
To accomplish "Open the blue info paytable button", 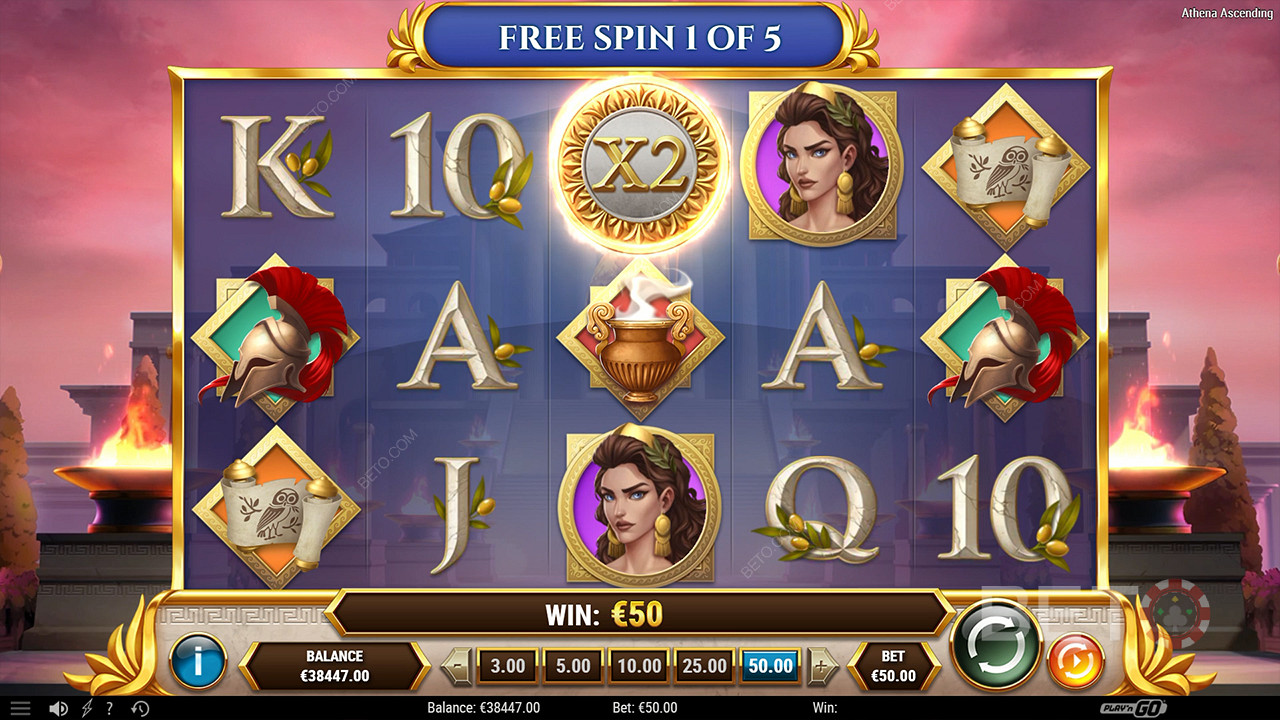I will (x=198, y=661).
